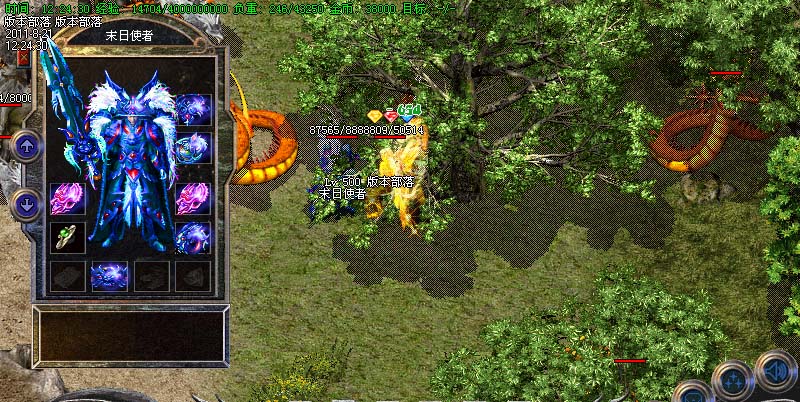The image size is (800, 402).
Task: Select the teal swirl necklace slot
Action: [x=192, y=148]
